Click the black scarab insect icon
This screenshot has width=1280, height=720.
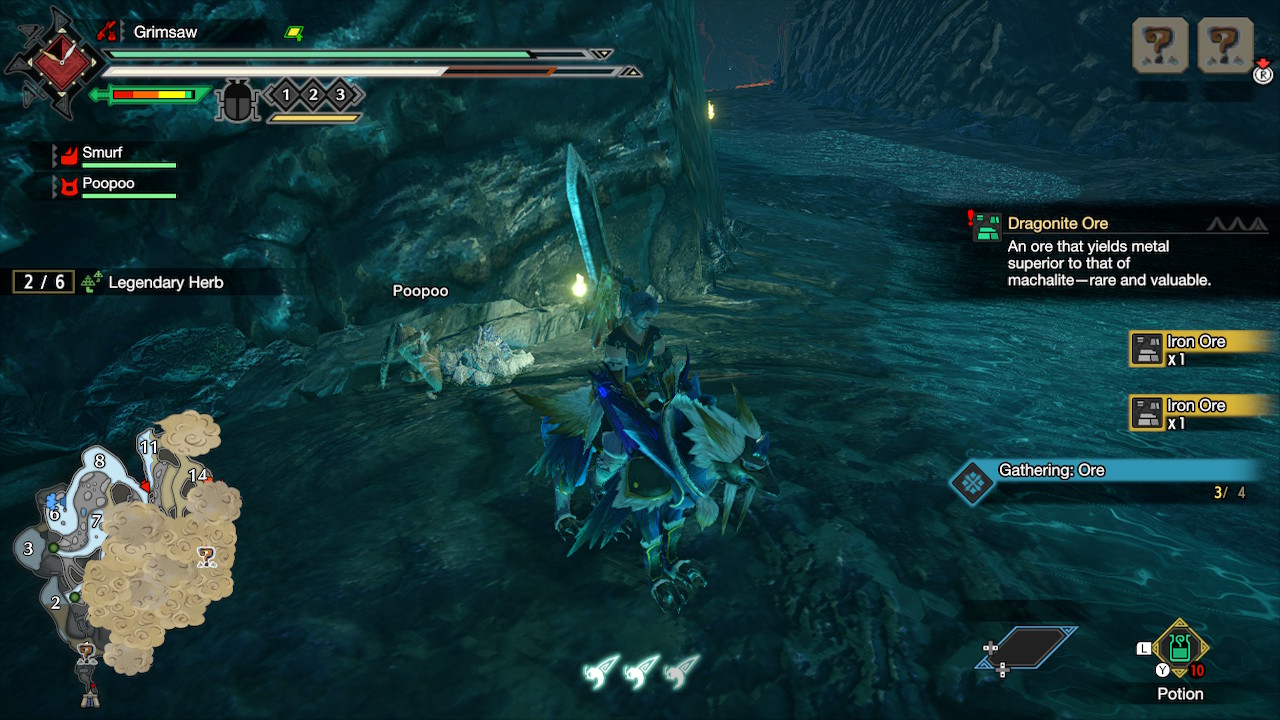tap(238, 100)
